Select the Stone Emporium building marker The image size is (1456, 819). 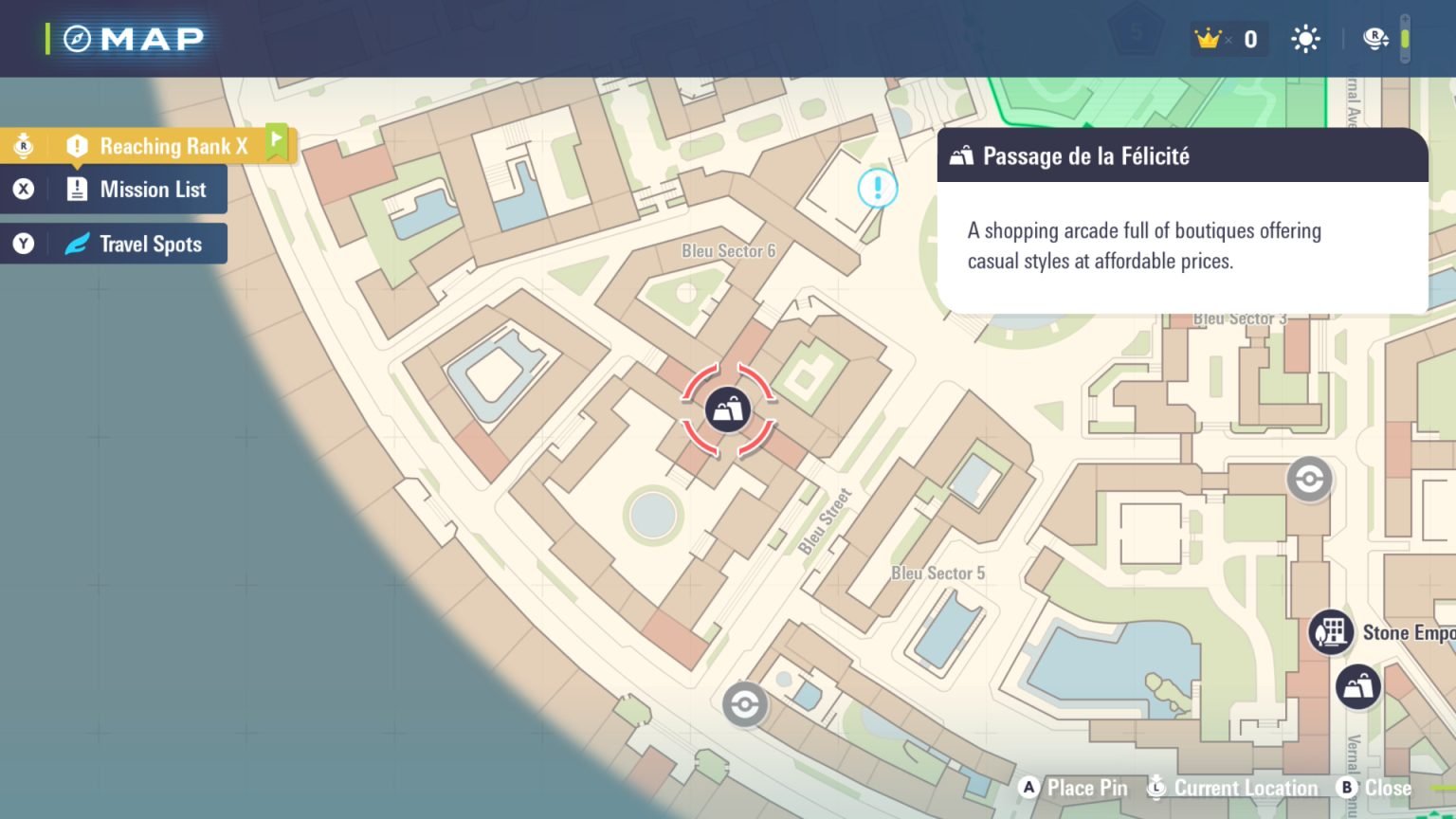coord(1331,632)
